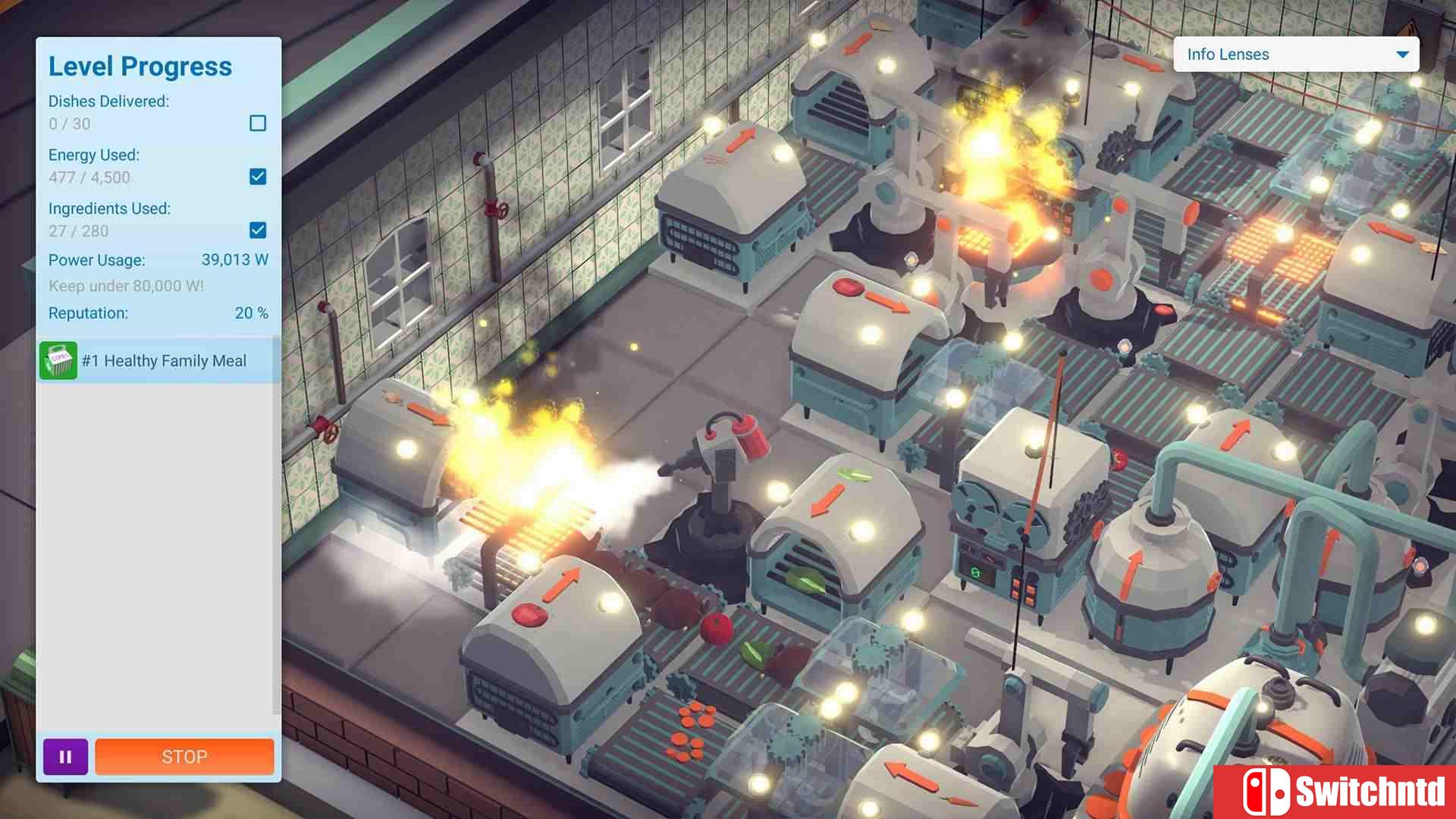Open the Info Lenses dropdown
The image size is (1456, 819).
[1294, 54]
